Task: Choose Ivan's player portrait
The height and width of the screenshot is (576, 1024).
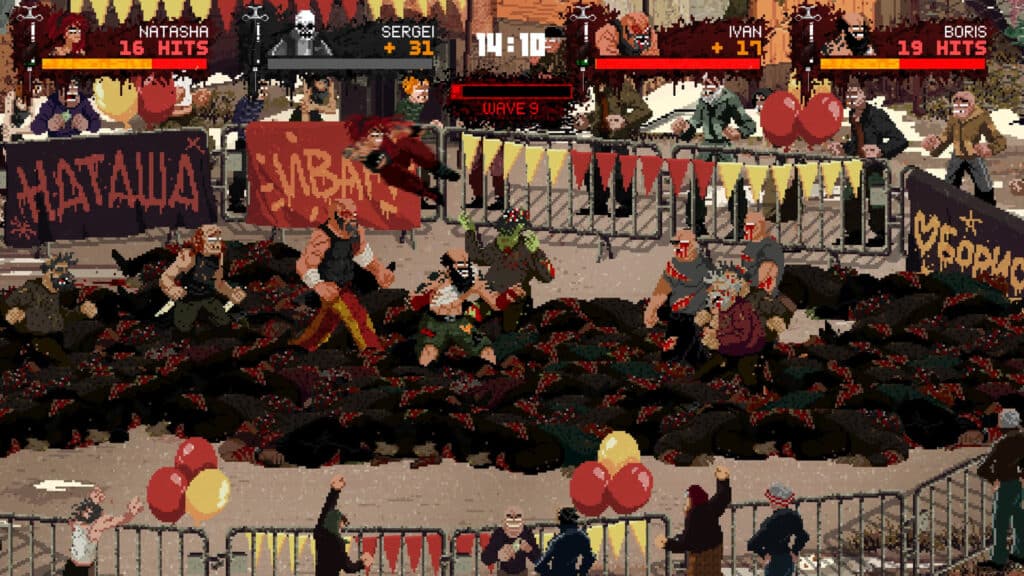Action: (x=623, y=37)
